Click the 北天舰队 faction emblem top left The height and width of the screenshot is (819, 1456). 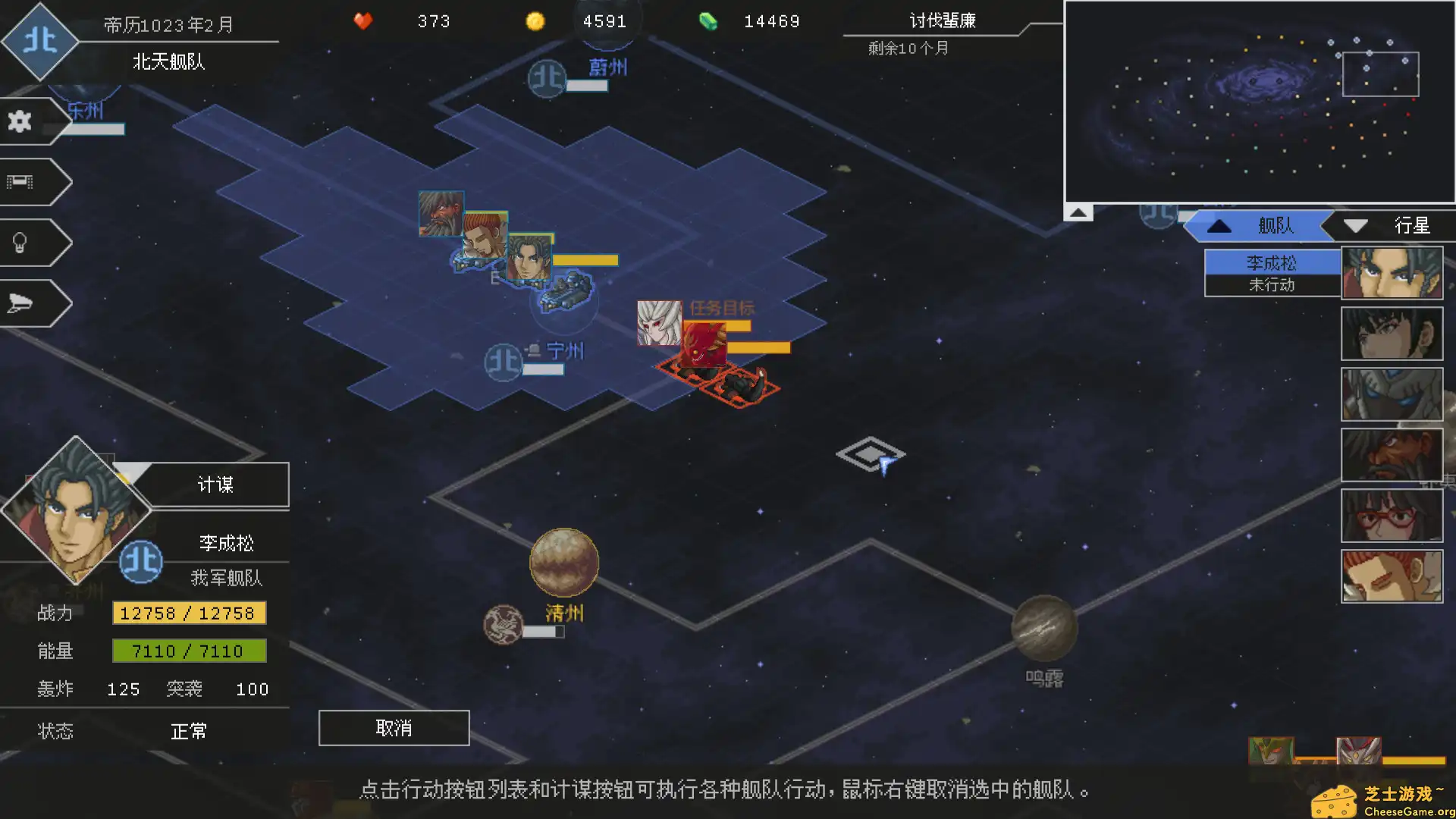(x=41, y=41)
